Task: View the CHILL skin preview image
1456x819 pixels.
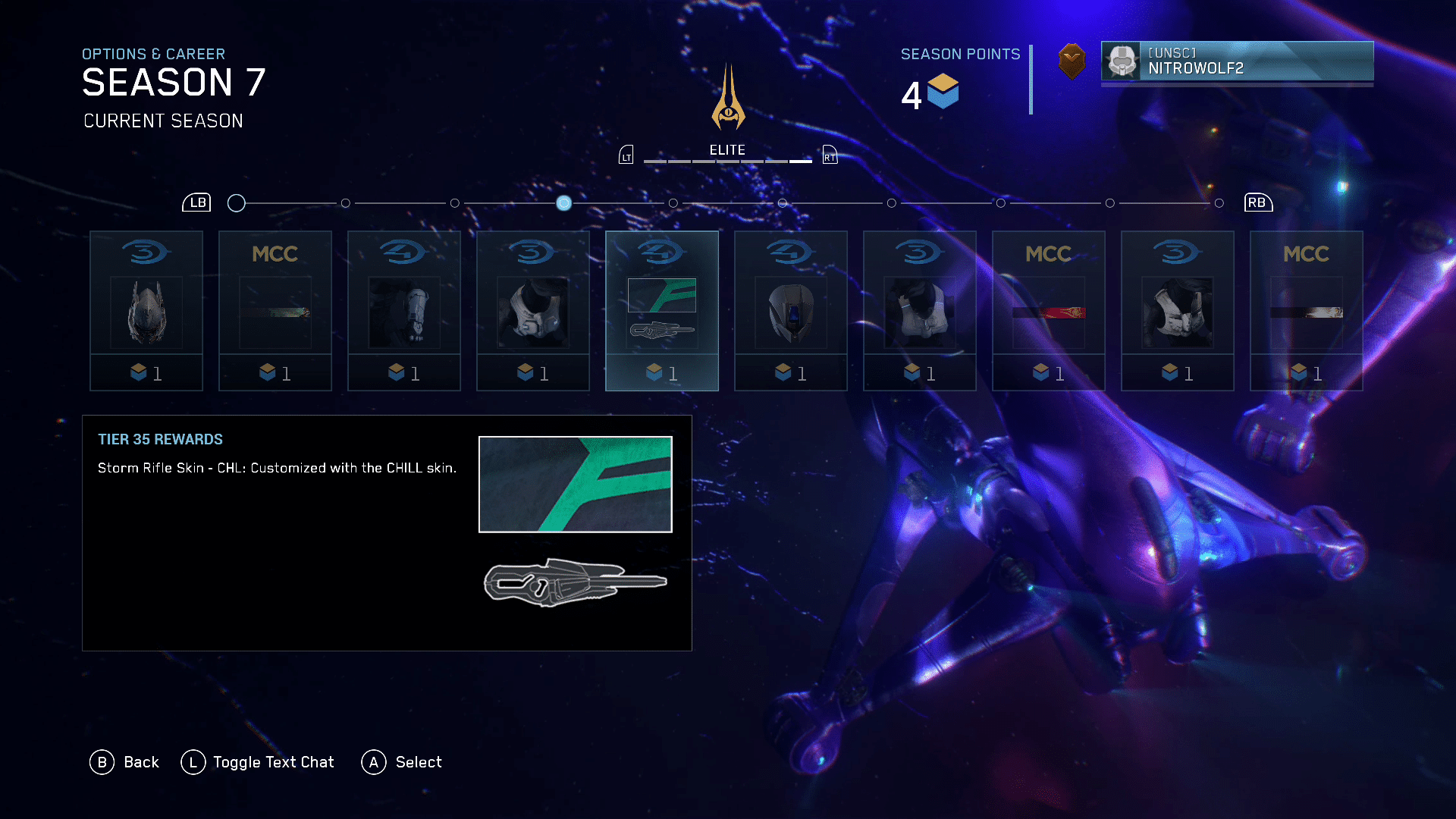Action: pos(576,485)
